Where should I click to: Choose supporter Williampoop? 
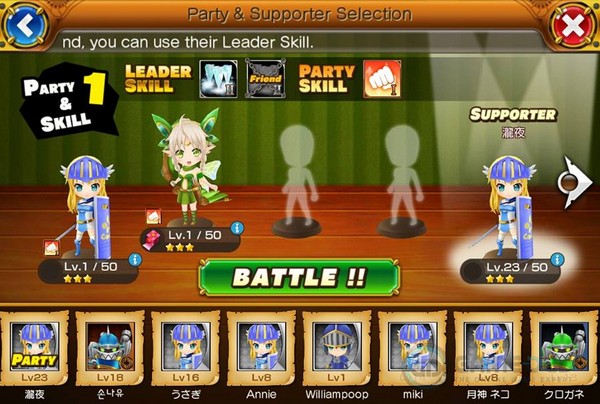pos(335,350)
